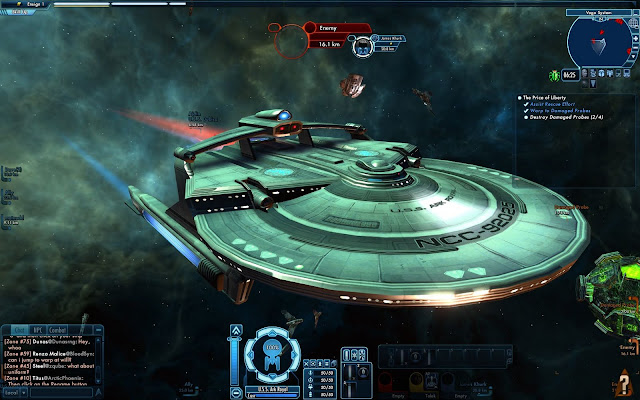
Task: Adjust the vertical throttle slider
Action: 234,360
